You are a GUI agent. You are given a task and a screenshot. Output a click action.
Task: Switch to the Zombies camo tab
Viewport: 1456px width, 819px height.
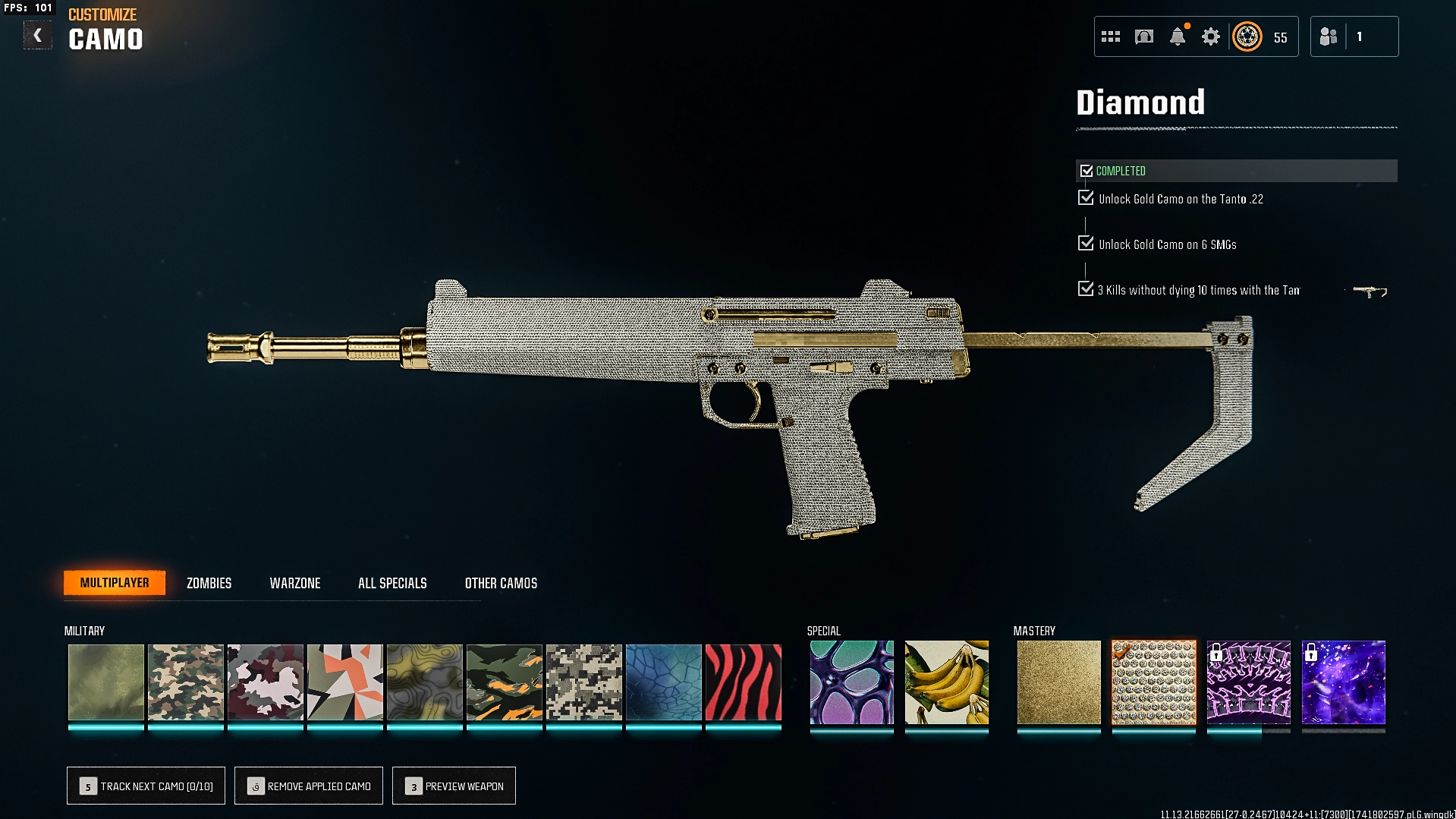[209, 583]
